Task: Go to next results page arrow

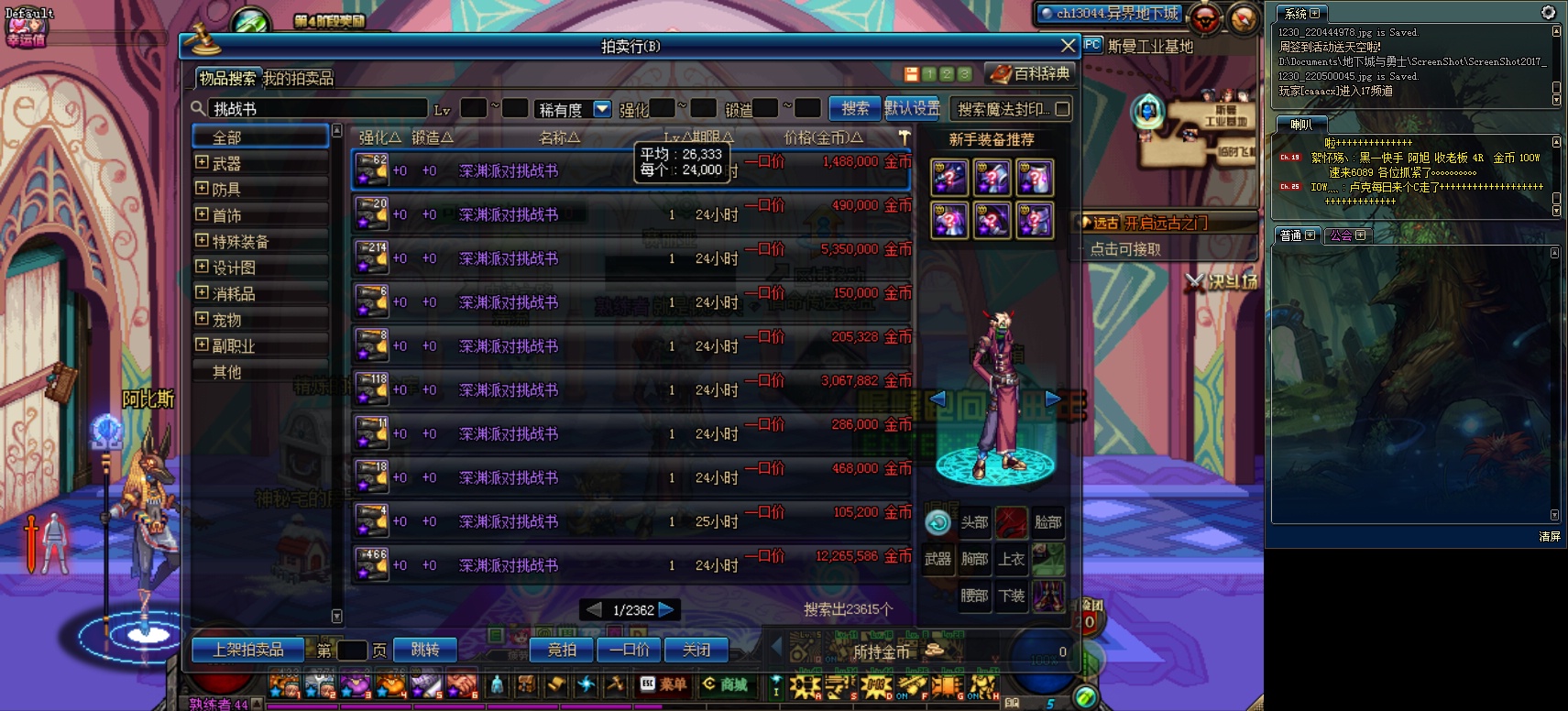Action: 666,609
